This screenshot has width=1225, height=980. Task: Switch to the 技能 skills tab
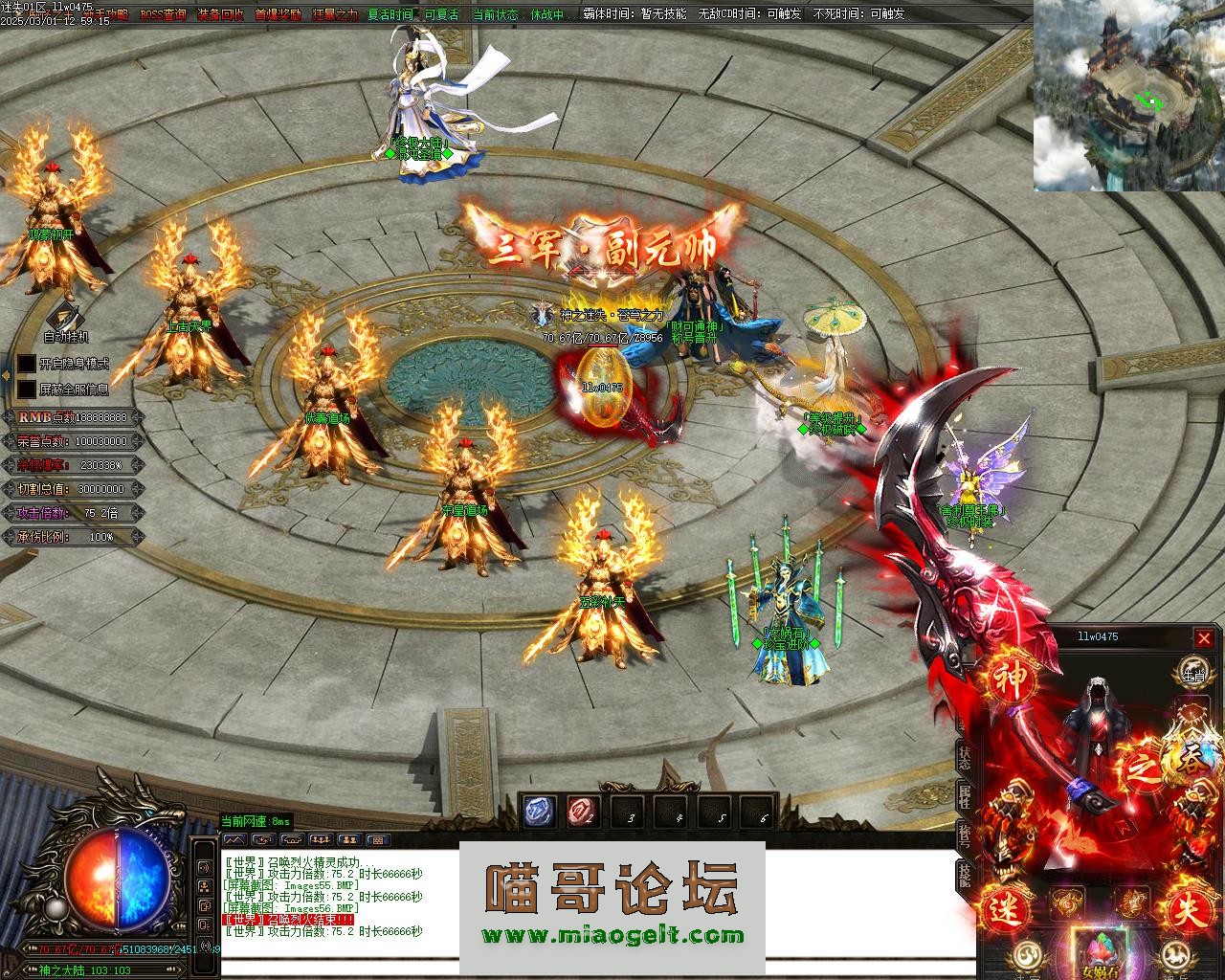pos(965,873)
